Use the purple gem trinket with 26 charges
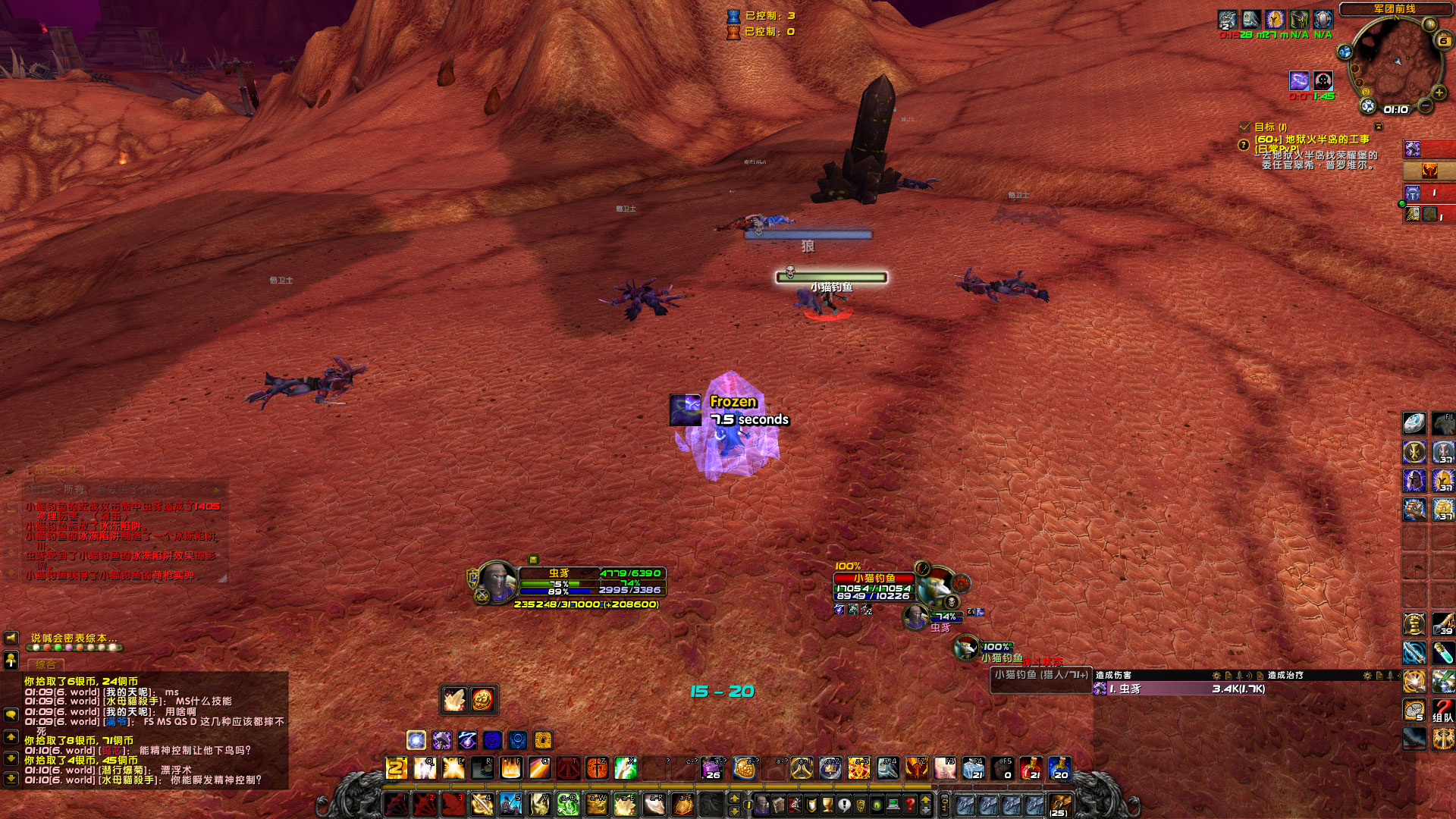Image resolution: width=1456 pixels, height=819 pixels. pos(711,768)
